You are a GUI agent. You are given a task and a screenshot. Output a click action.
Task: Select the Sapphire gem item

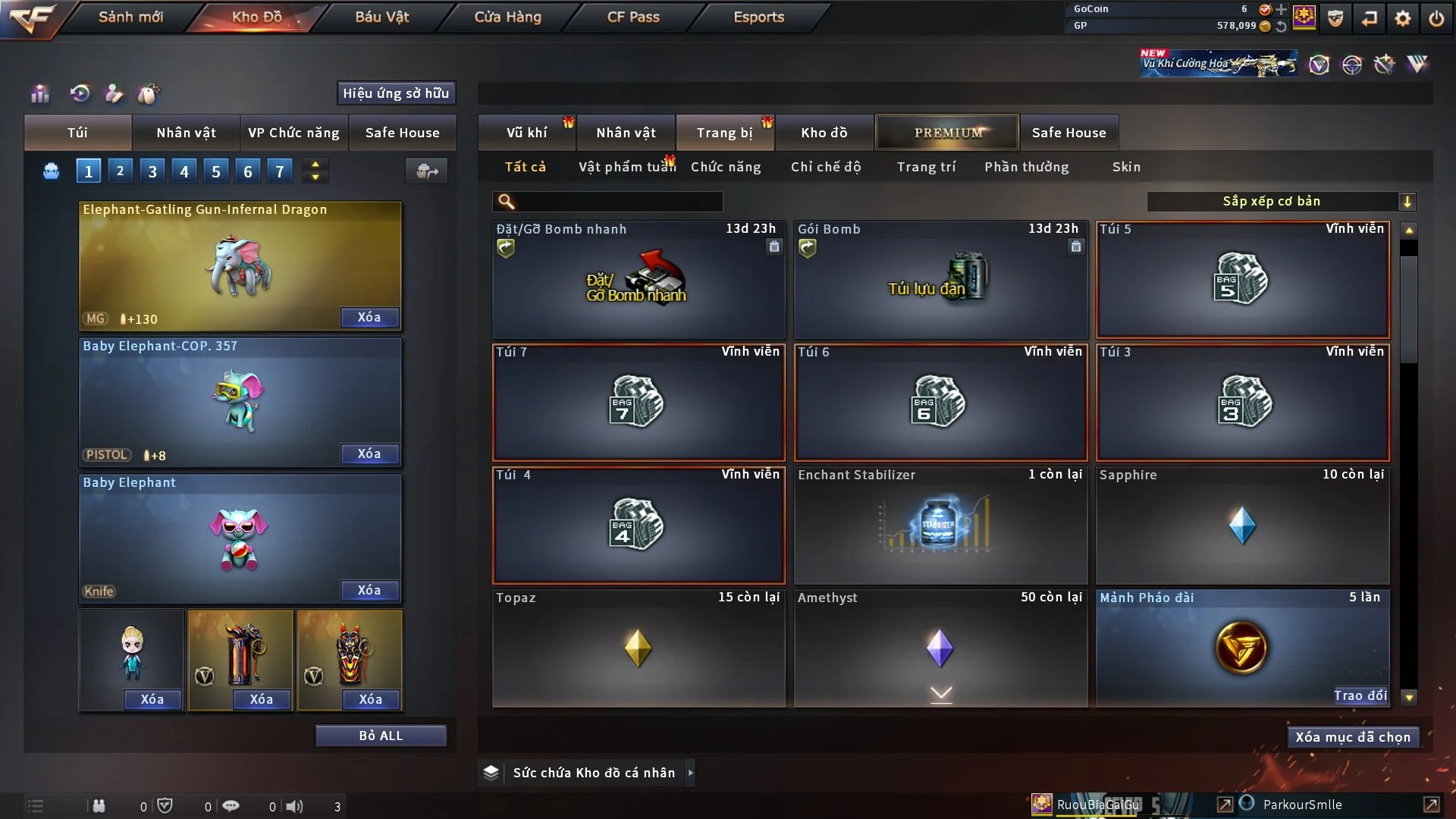[1241, 526]
